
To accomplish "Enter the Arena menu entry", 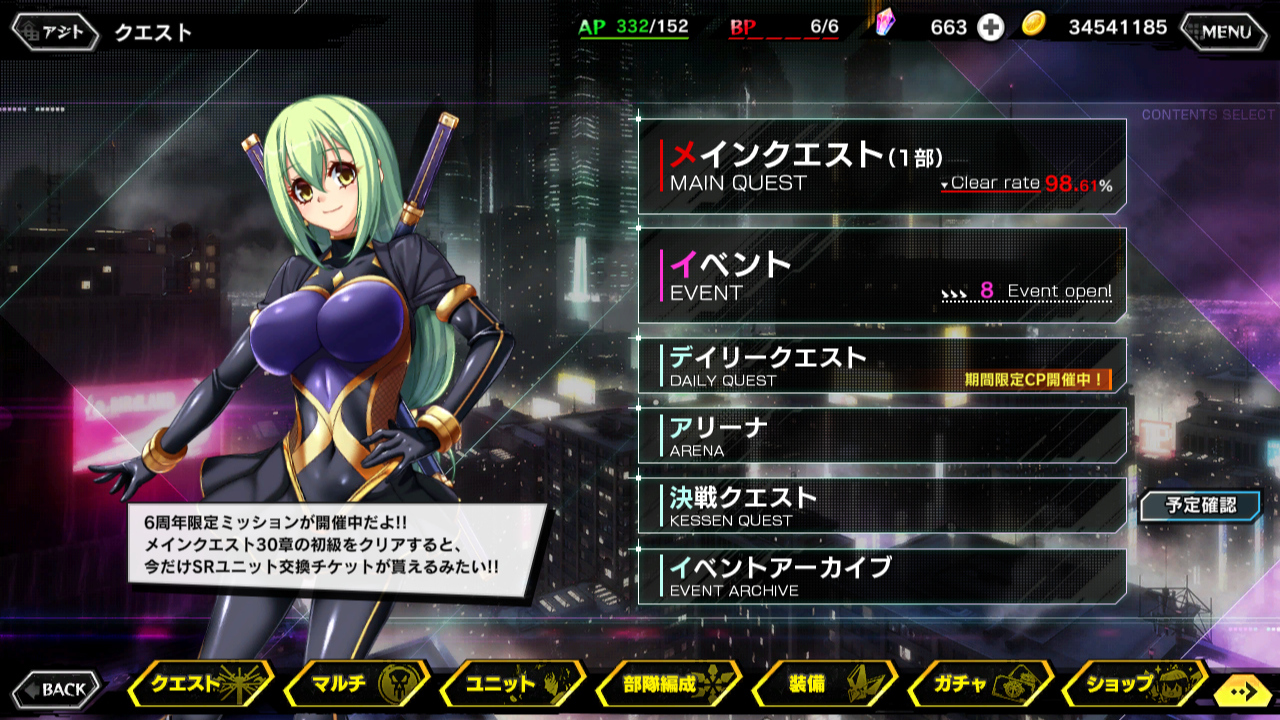I will pos(882,435).
